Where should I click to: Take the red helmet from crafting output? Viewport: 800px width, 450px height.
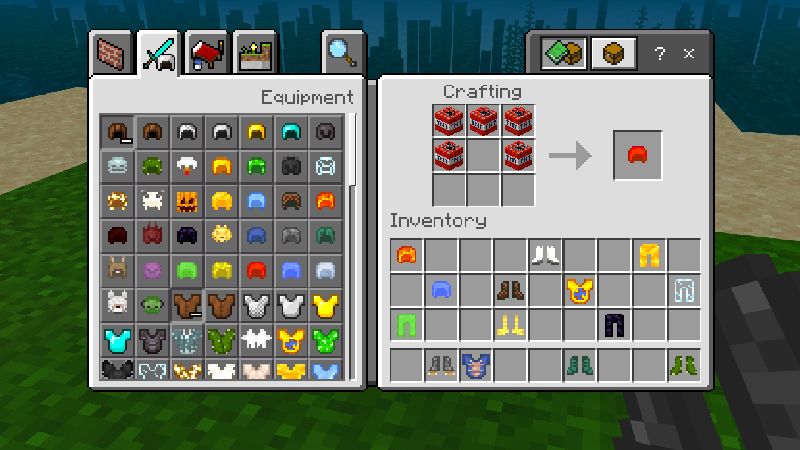637,155
